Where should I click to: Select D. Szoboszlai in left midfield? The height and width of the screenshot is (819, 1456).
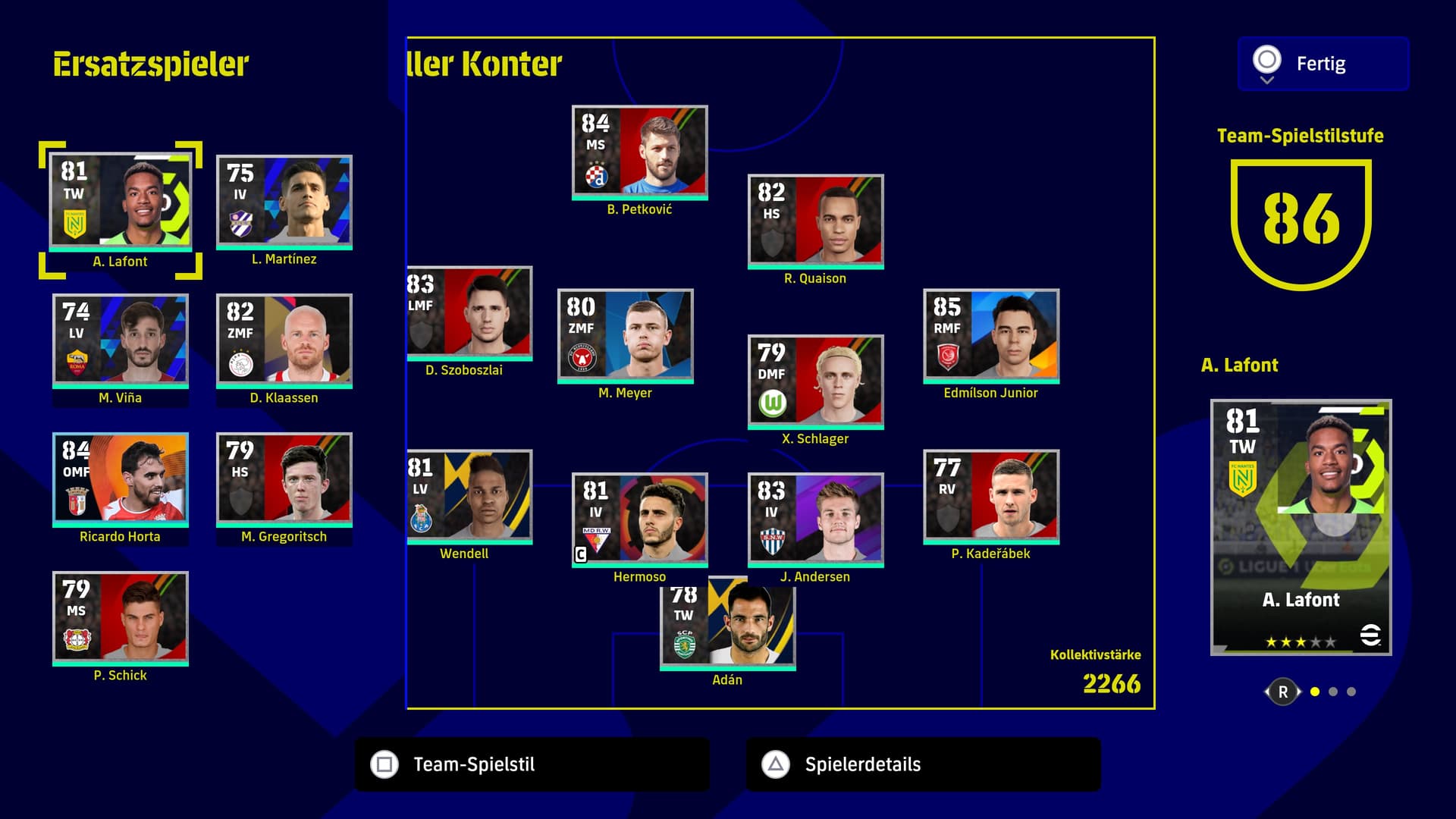[470, 313]
